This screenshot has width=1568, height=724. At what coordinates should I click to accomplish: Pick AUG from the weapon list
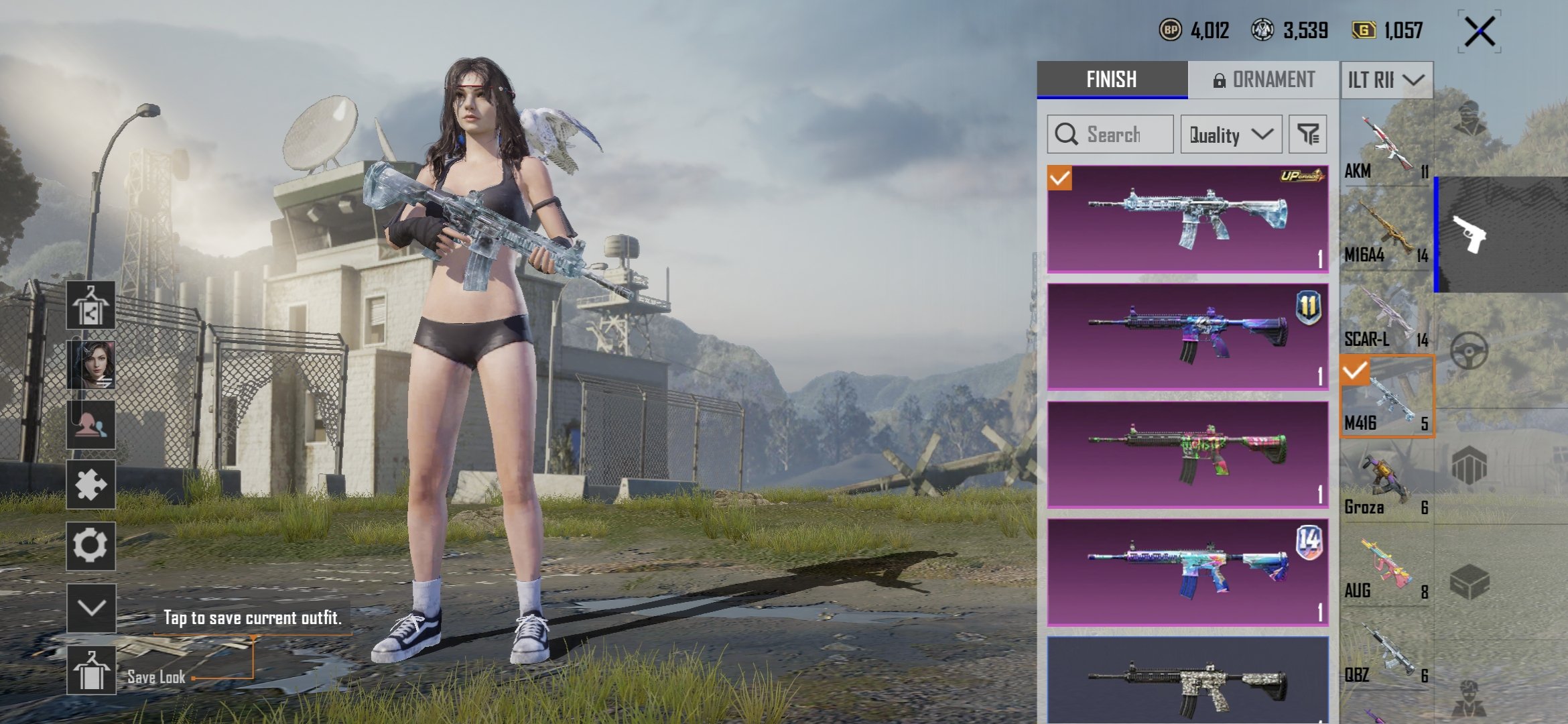pyautogui.click(x=1386, y=566)
